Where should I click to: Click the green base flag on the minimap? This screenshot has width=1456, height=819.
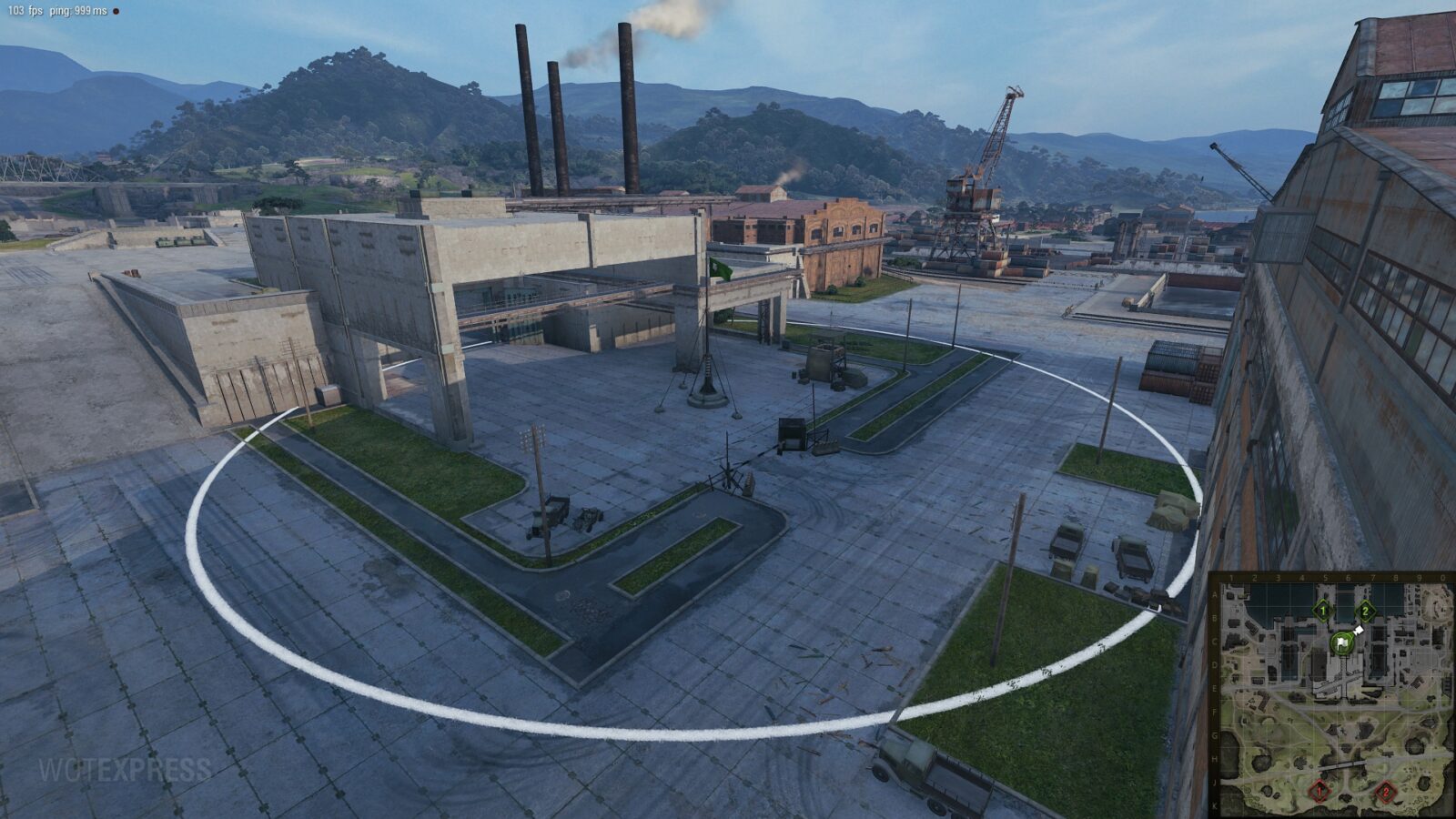pos(1341,643)
